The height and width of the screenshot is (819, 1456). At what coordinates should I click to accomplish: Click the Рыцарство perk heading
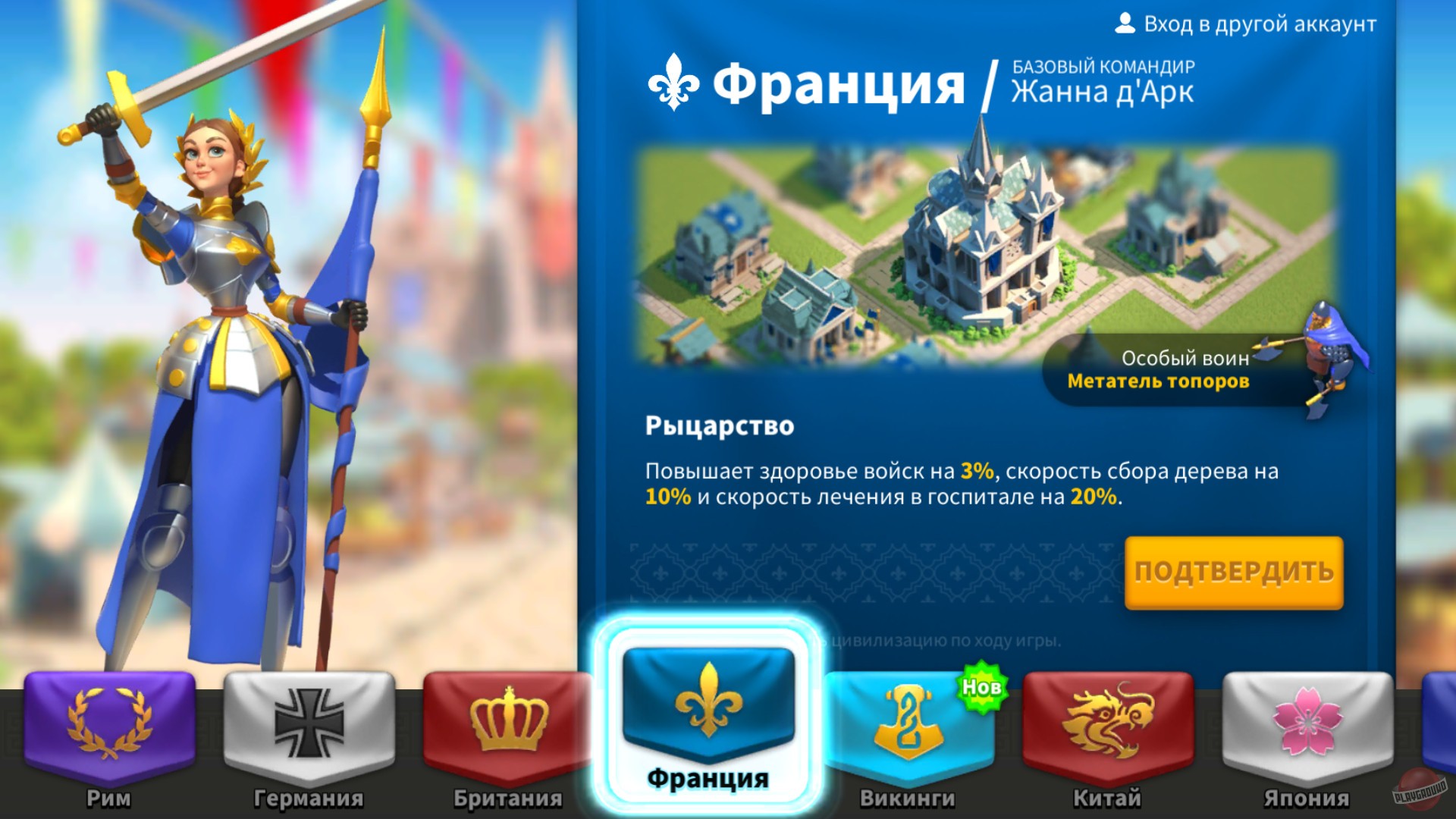pyautogui.click(x=718, y=426)
